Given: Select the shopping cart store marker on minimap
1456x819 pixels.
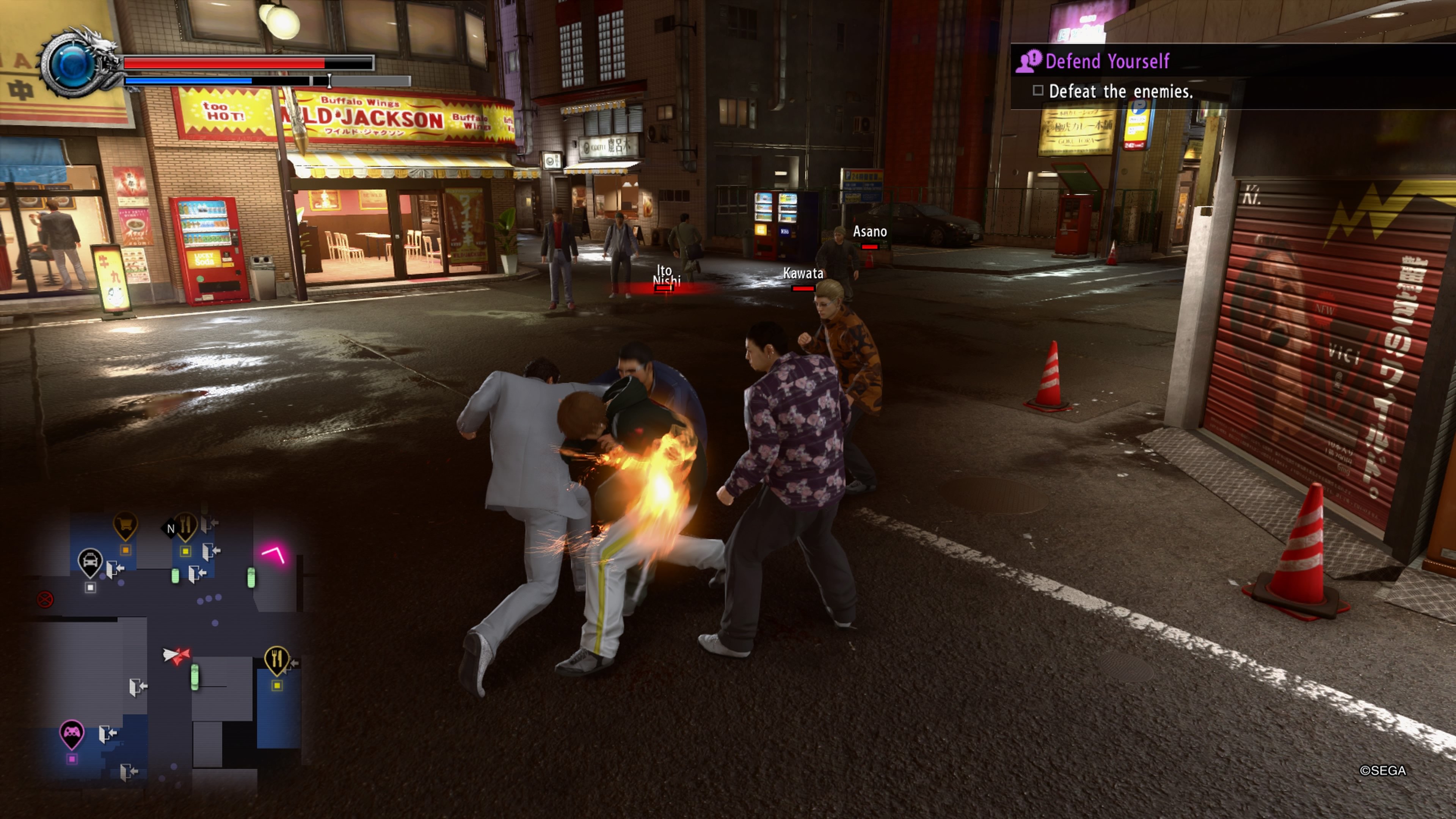Looking at the screenshot, I should pyautogui.click(x=126, y=524).
